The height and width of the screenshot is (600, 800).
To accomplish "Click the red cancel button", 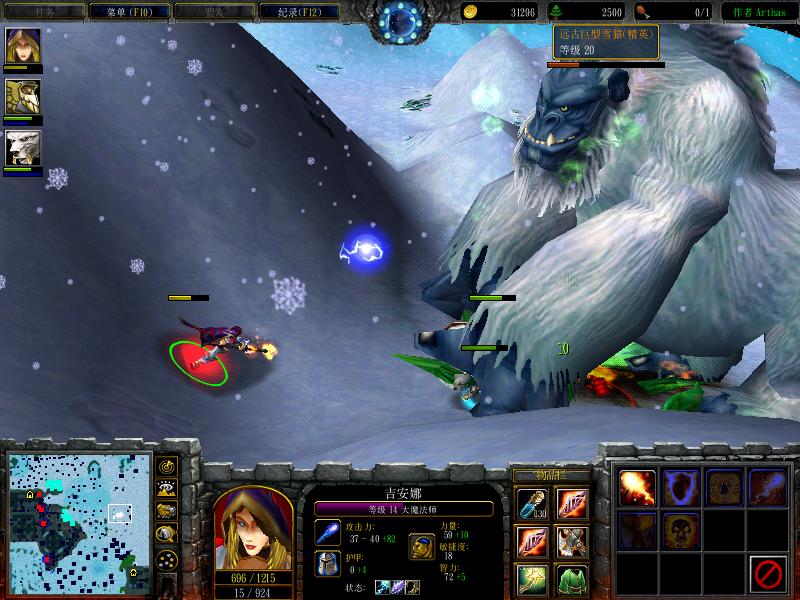I will pos(768,573).
